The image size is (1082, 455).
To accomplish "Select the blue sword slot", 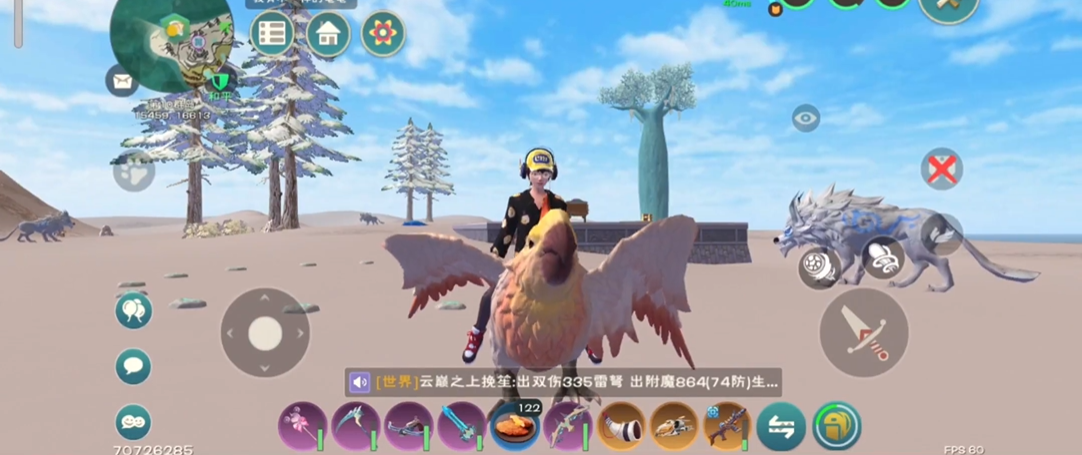I will pyautogui.click(x=461, y=426).
